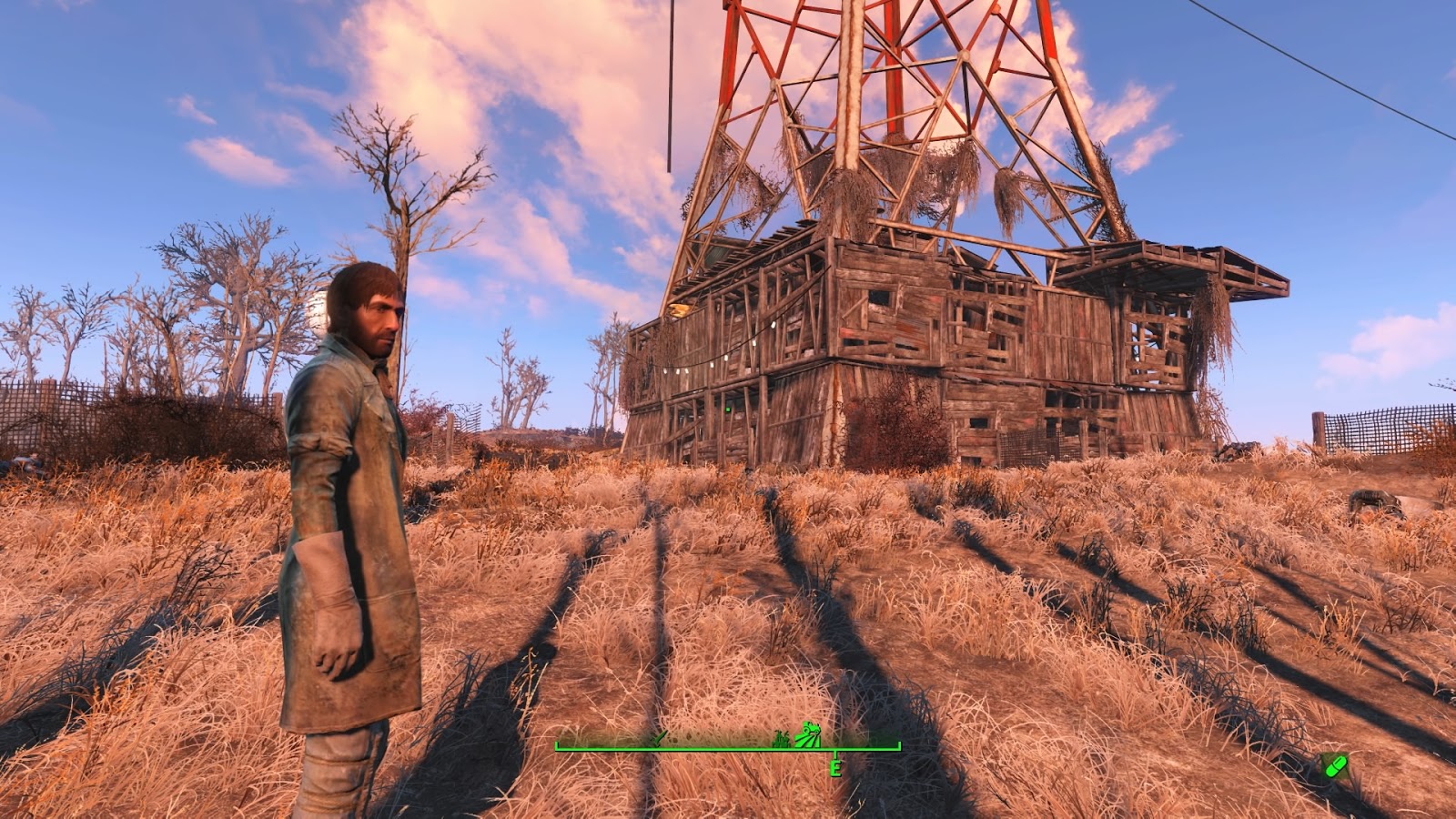Click the right end cap of the compass bar
This screenshot has height=819, width=1456.
pos(899,746)
